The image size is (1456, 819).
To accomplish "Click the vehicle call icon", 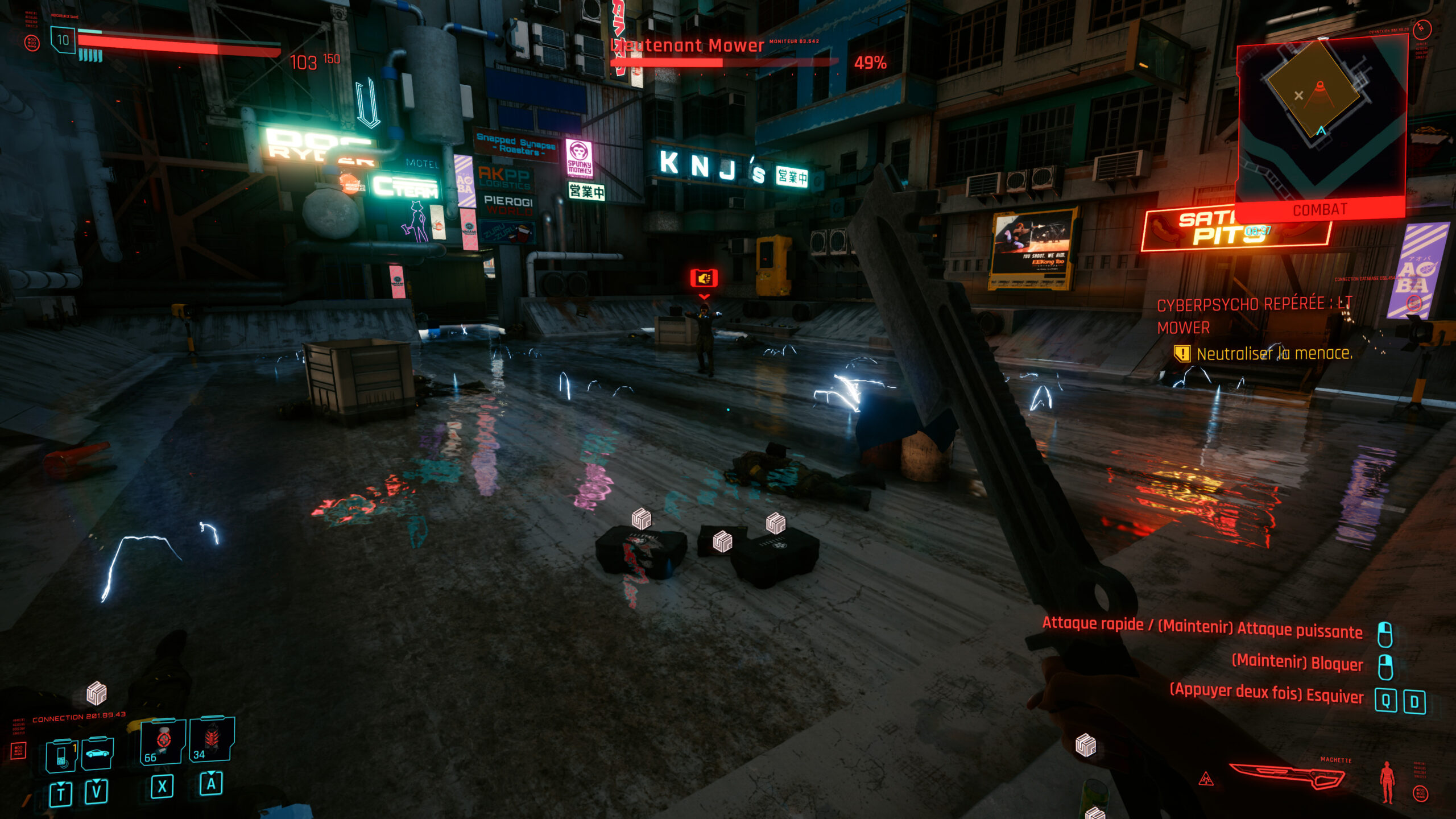I will (x=97, y=754).
